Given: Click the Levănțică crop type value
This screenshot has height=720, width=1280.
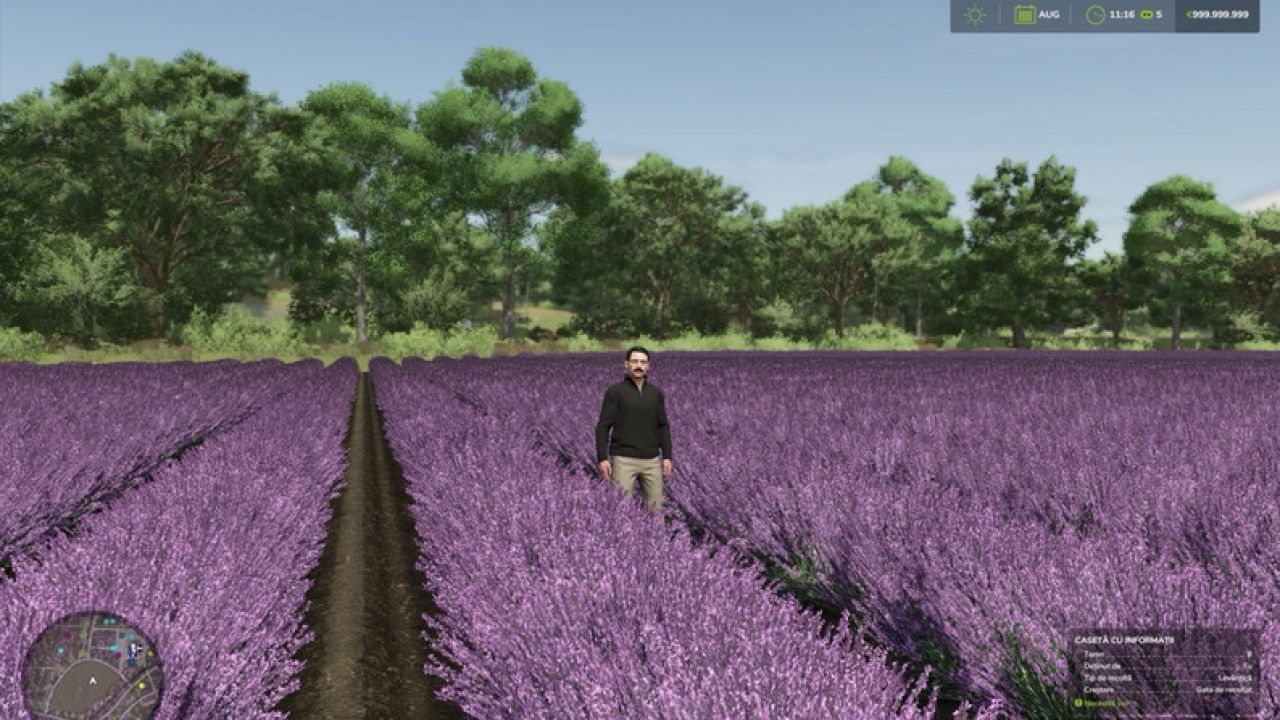Looking at the screenshot, I should (x=1236, y=678).
